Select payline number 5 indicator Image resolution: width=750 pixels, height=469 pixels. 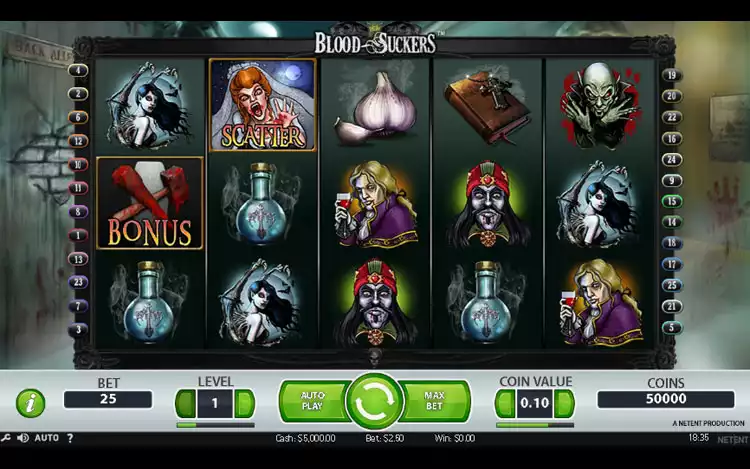point(672,327)
